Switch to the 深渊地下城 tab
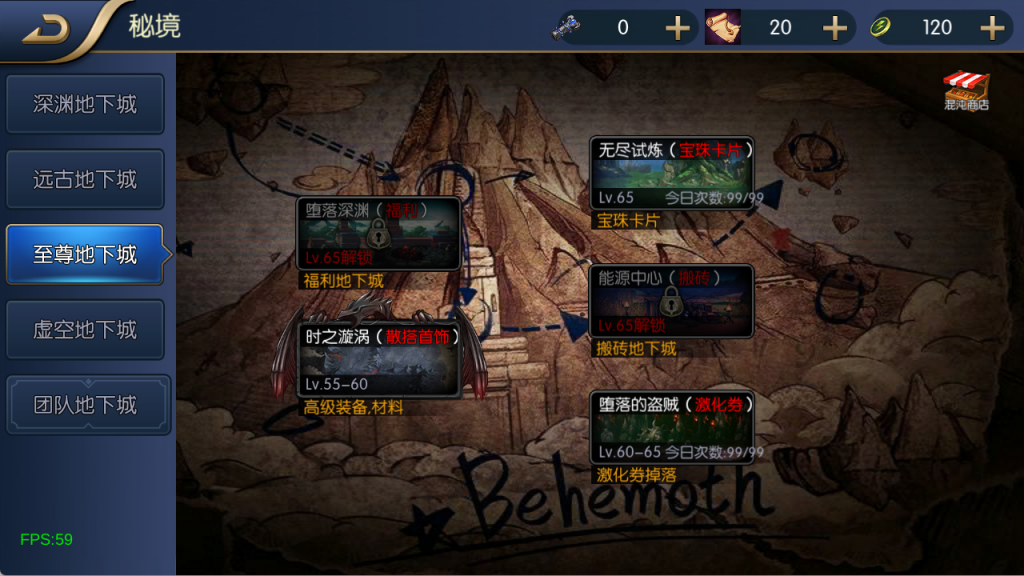Viewport: 1024px width, 576px height. [x=85, y=104]
